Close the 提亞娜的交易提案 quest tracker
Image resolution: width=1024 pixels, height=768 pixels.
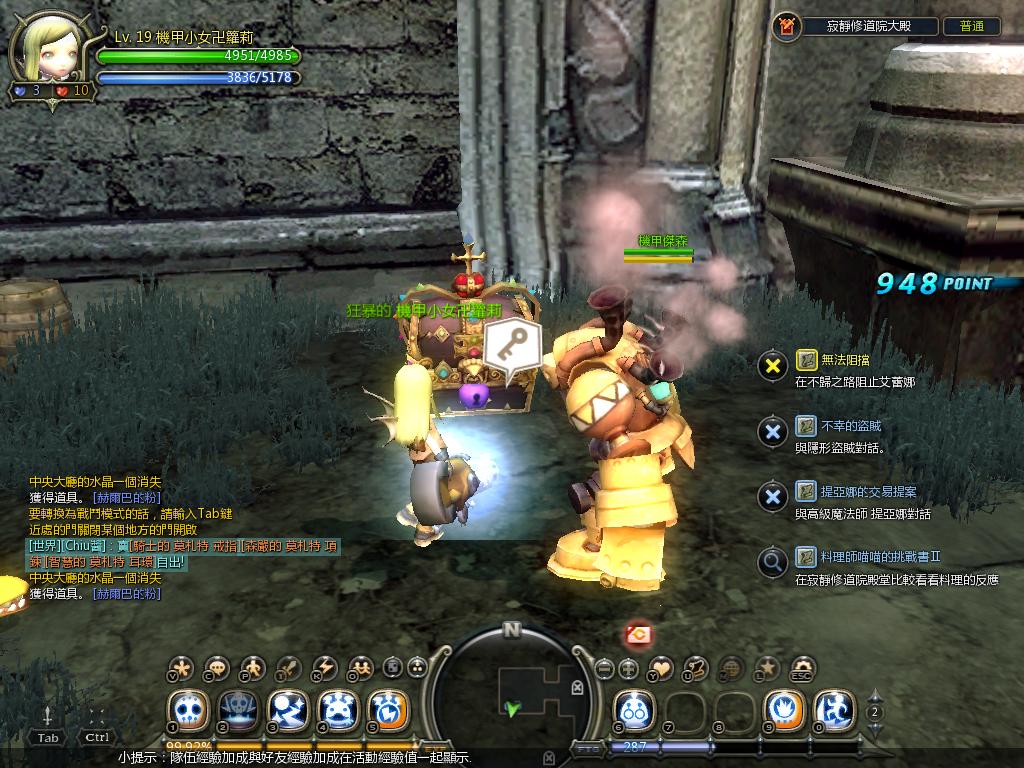point(772,497)
